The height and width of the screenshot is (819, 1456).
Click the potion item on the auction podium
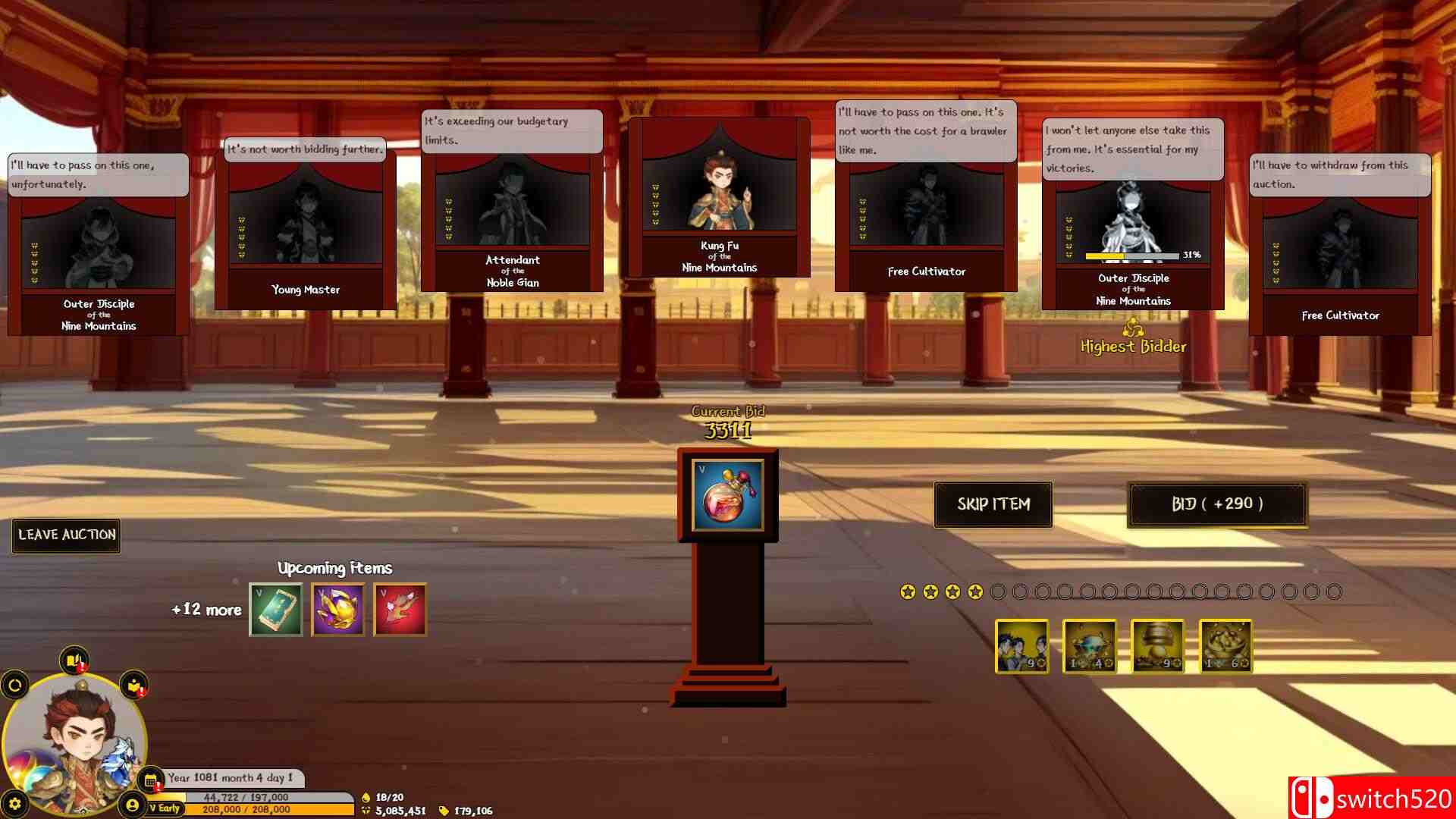[730, 495]
